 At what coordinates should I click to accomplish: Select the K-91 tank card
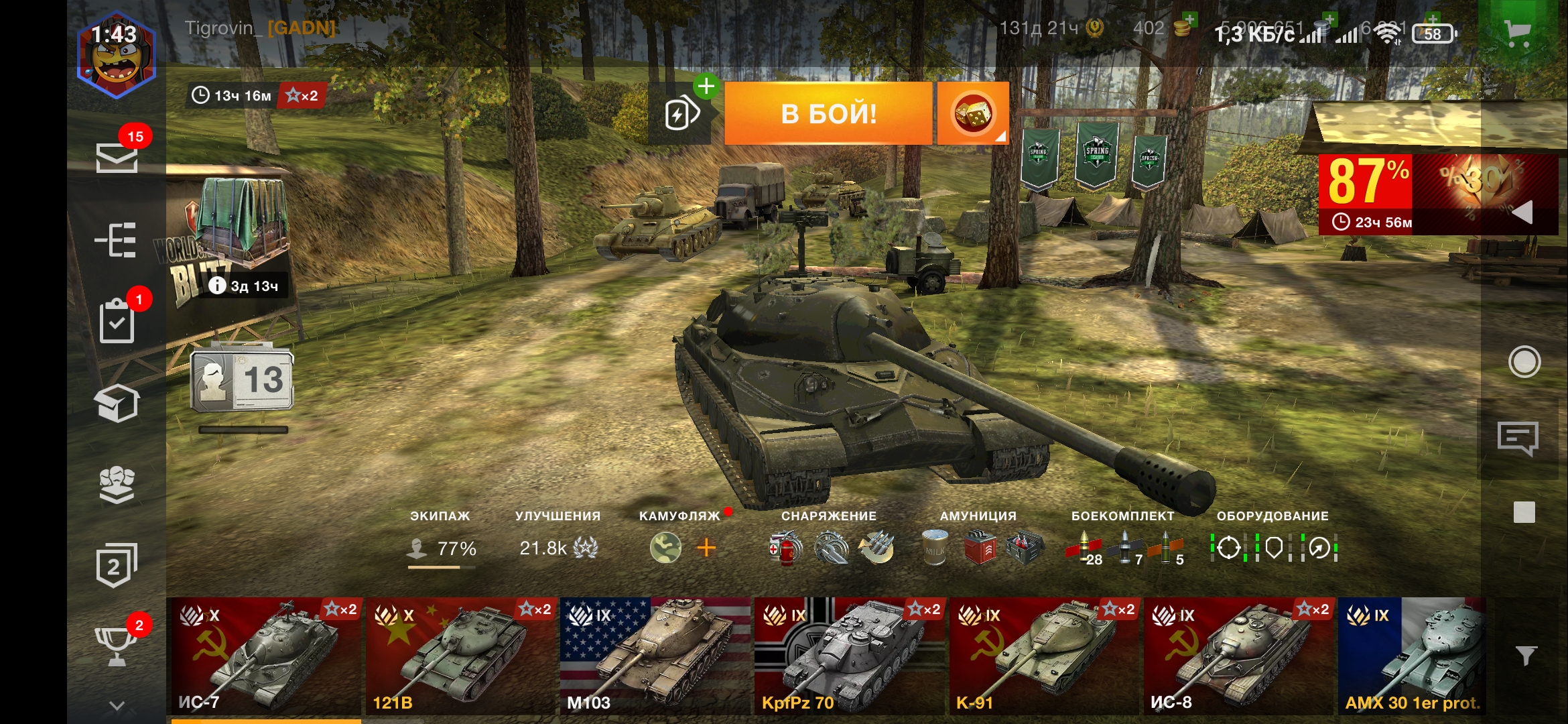[x=1043, y=656]
